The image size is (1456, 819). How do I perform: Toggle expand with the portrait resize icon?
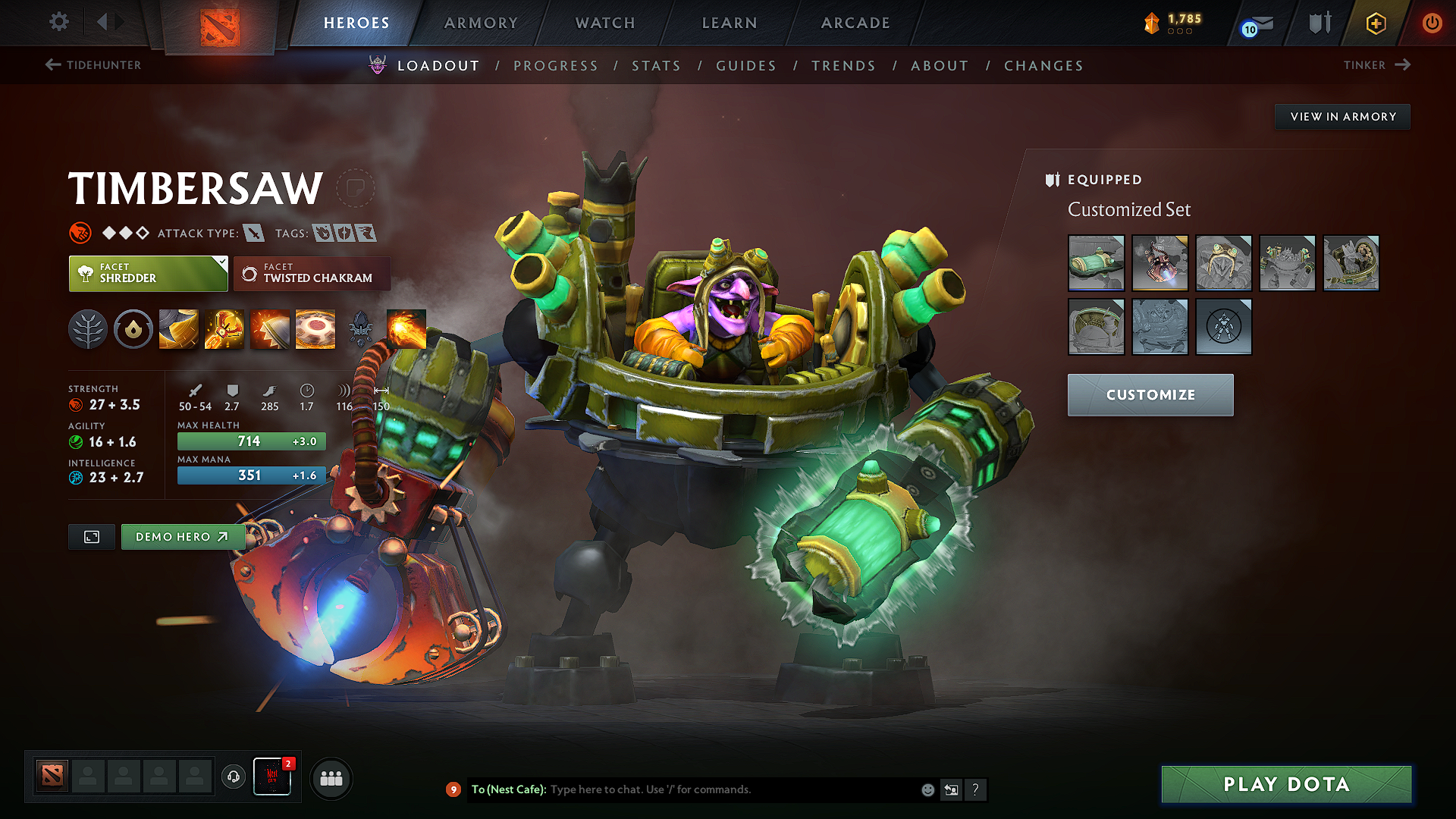pyautogui.click(x=91, y=536)
